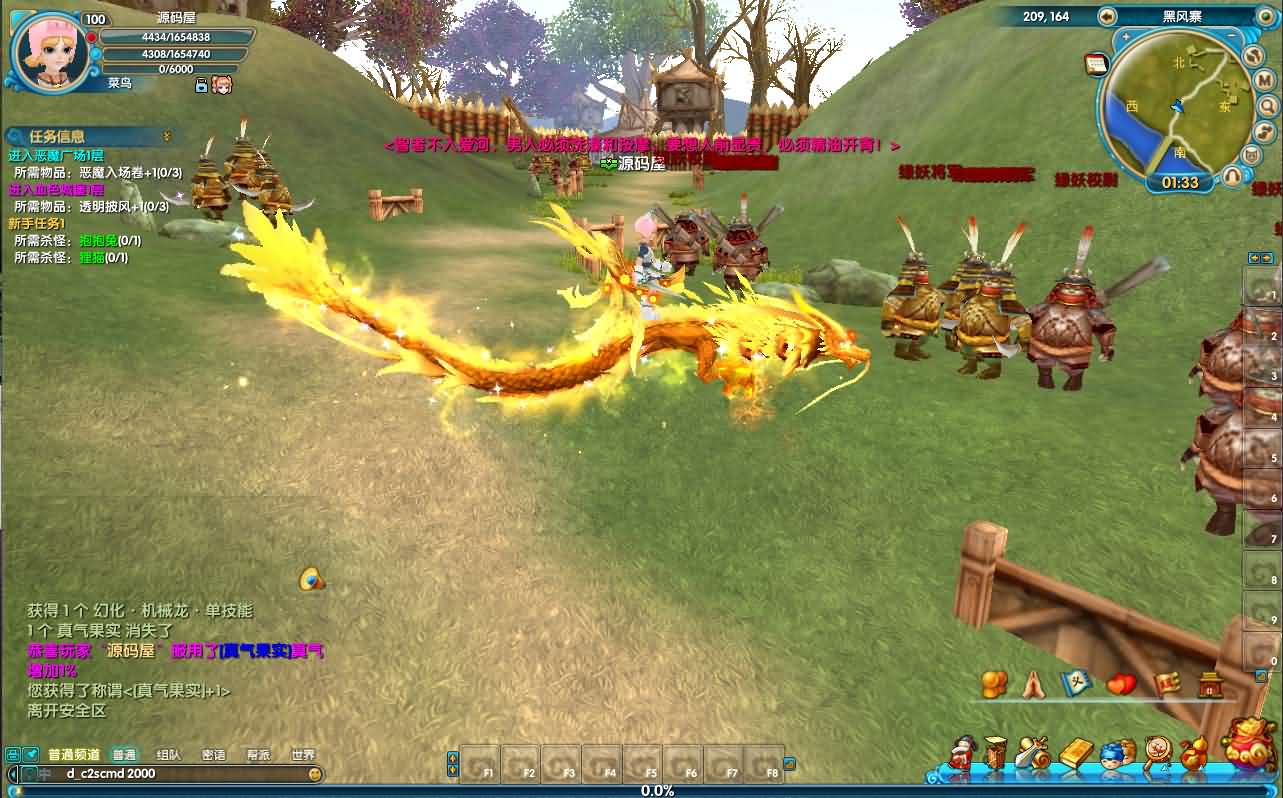Click the back arrow next to 黑风寨
This screenshot has width=1283, height=798.
pyautogui.click(x=1107, y=16)
